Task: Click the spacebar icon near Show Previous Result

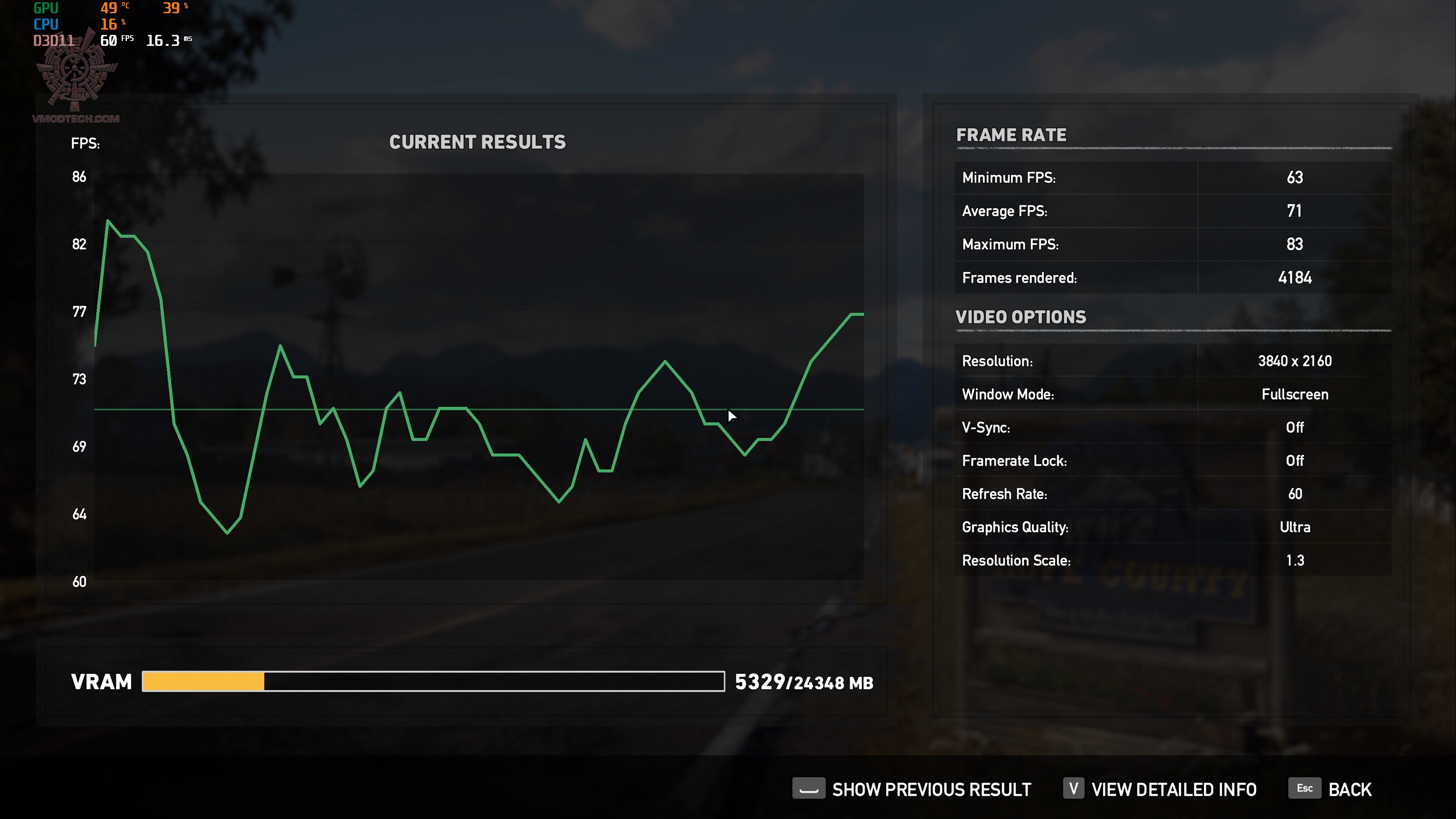Action: pyautogui.click(x=810, y=788)
